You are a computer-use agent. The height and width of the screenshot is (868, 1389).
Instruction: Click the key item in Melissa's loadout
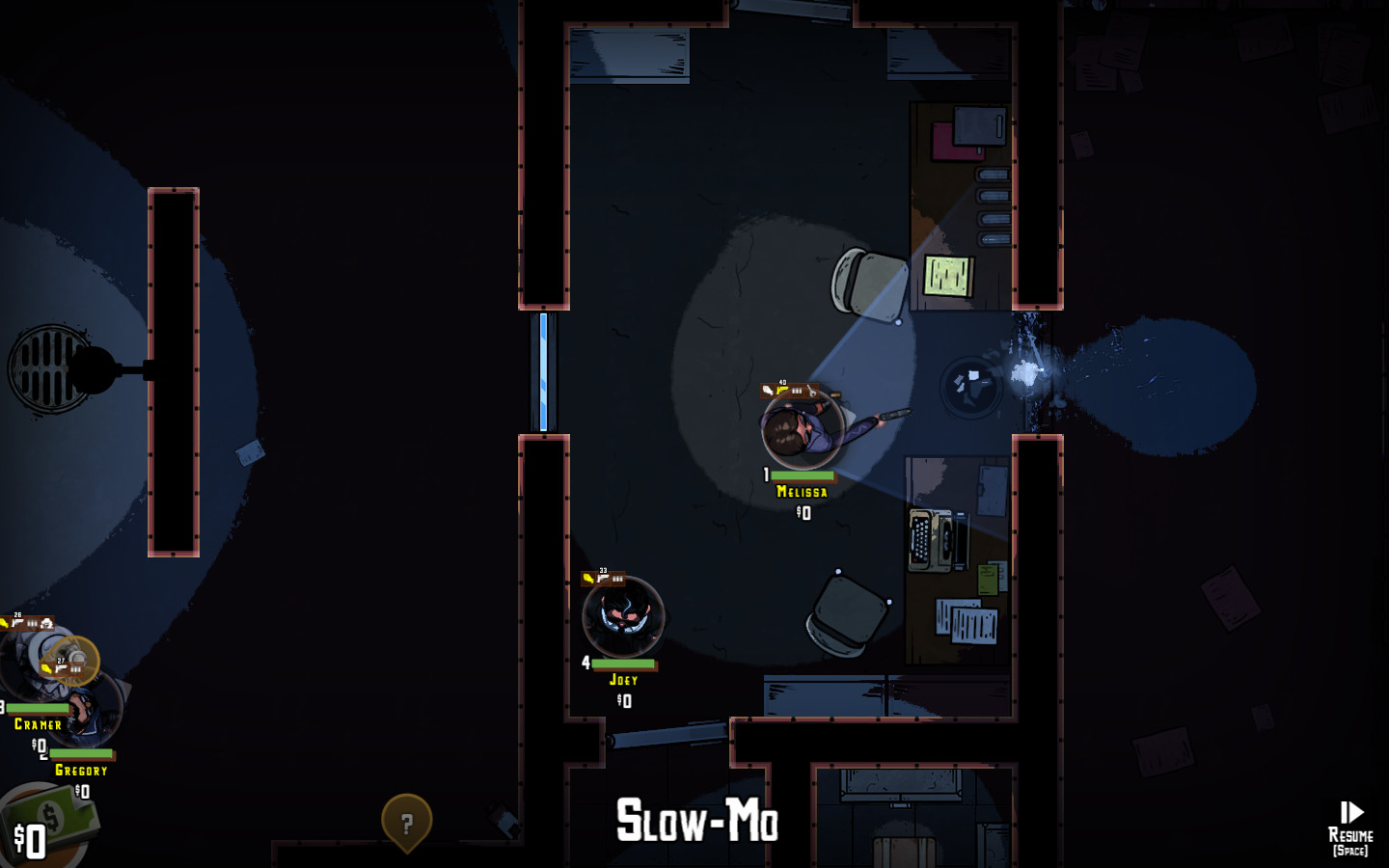[812, 390]
